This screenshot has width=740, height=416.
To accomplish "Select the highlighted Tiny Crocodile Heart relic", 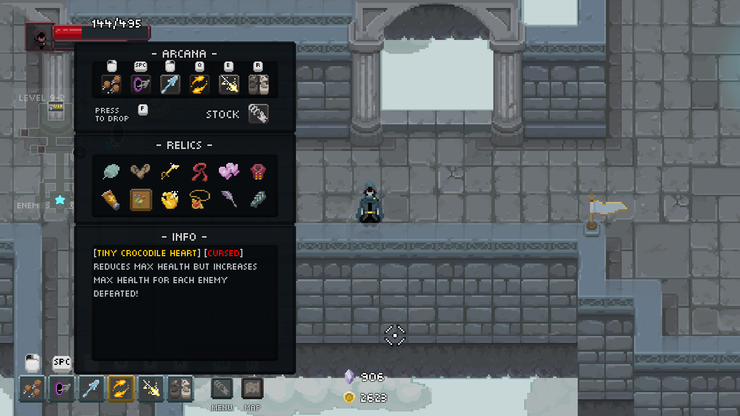I will (141, 201).
